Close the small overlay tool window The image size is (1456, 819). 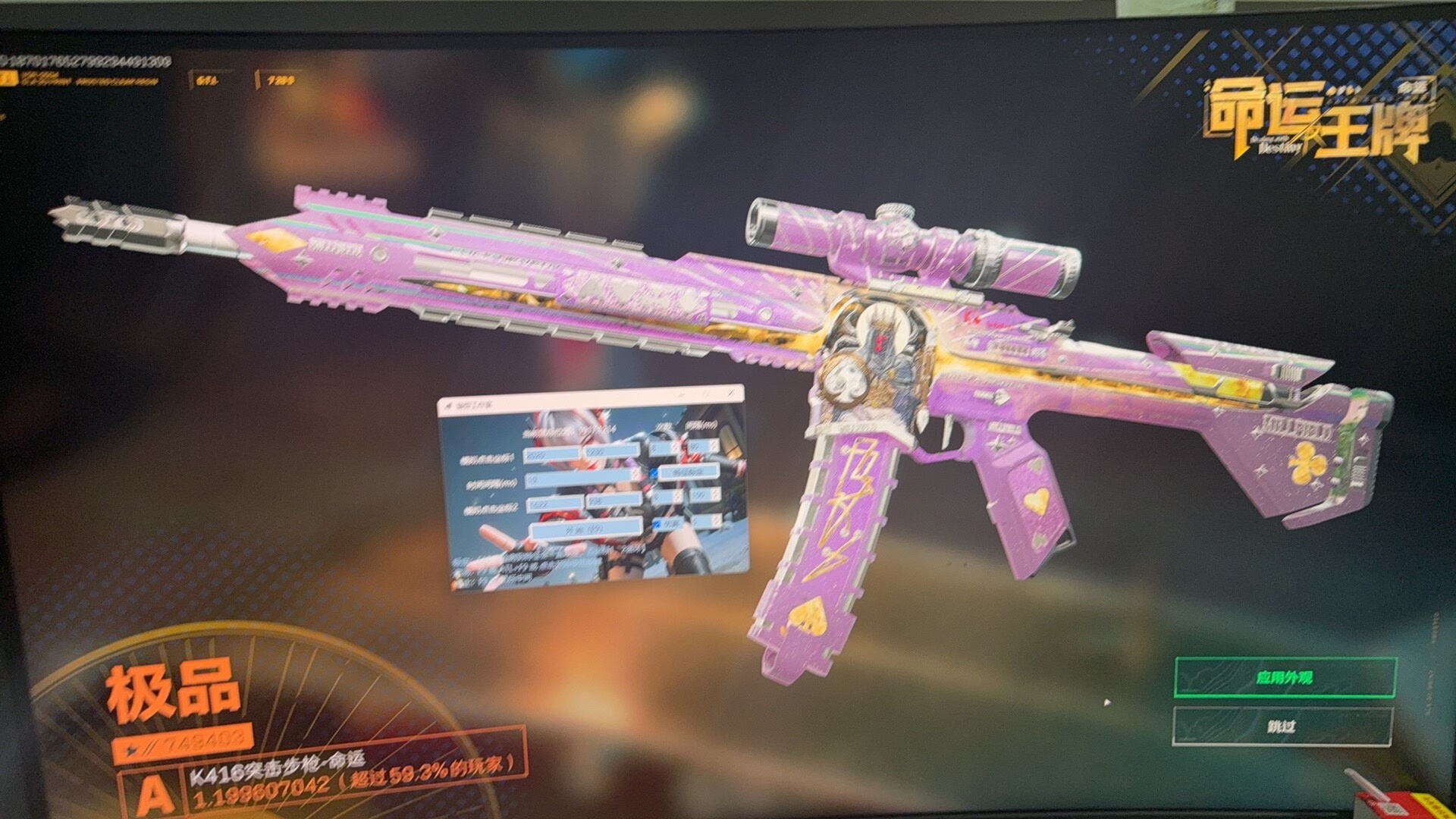pos(732,394)
